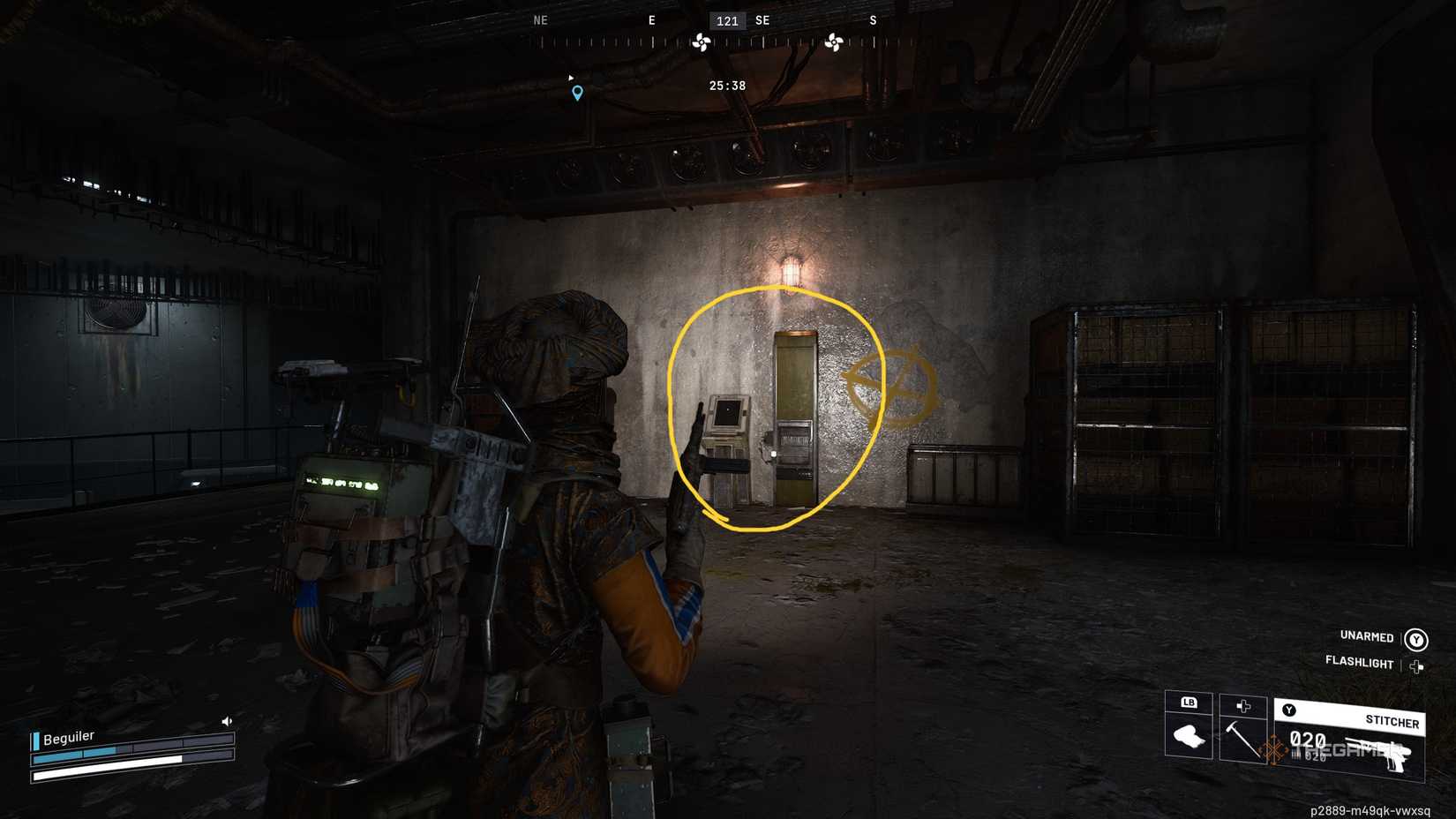Image resolution: width=1456 pixels, height=819 pixels.
Task: Open the 121 heading indicator on the compass
Action: [726, 21]
